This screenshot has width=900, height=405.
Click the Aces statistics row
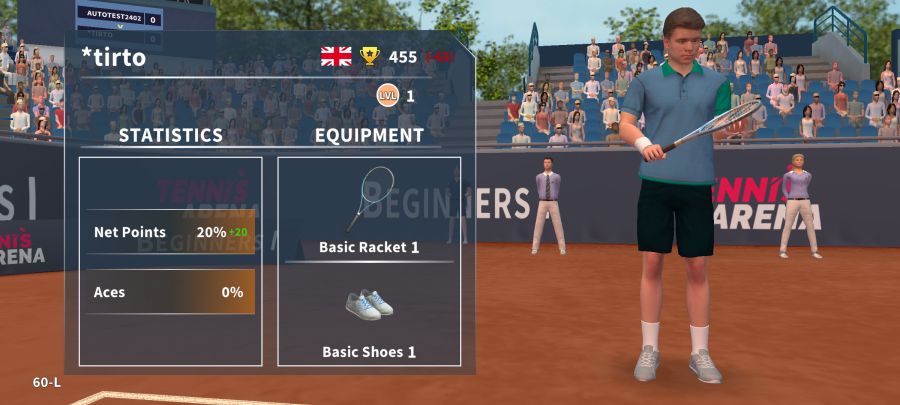click(170, 292)
